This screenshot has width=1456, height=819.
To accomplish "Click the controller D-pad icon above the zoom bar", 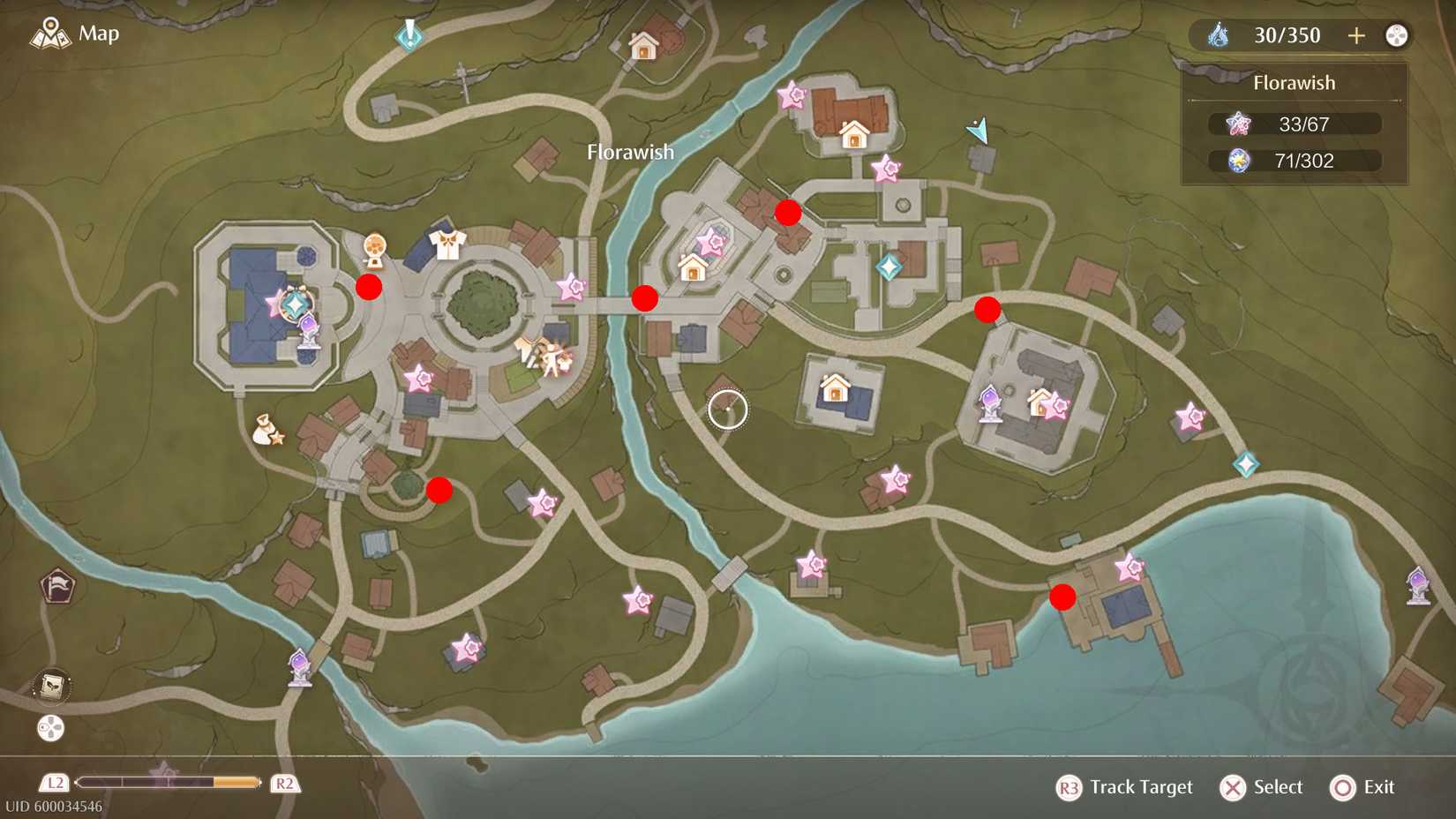I will (50, 729).
